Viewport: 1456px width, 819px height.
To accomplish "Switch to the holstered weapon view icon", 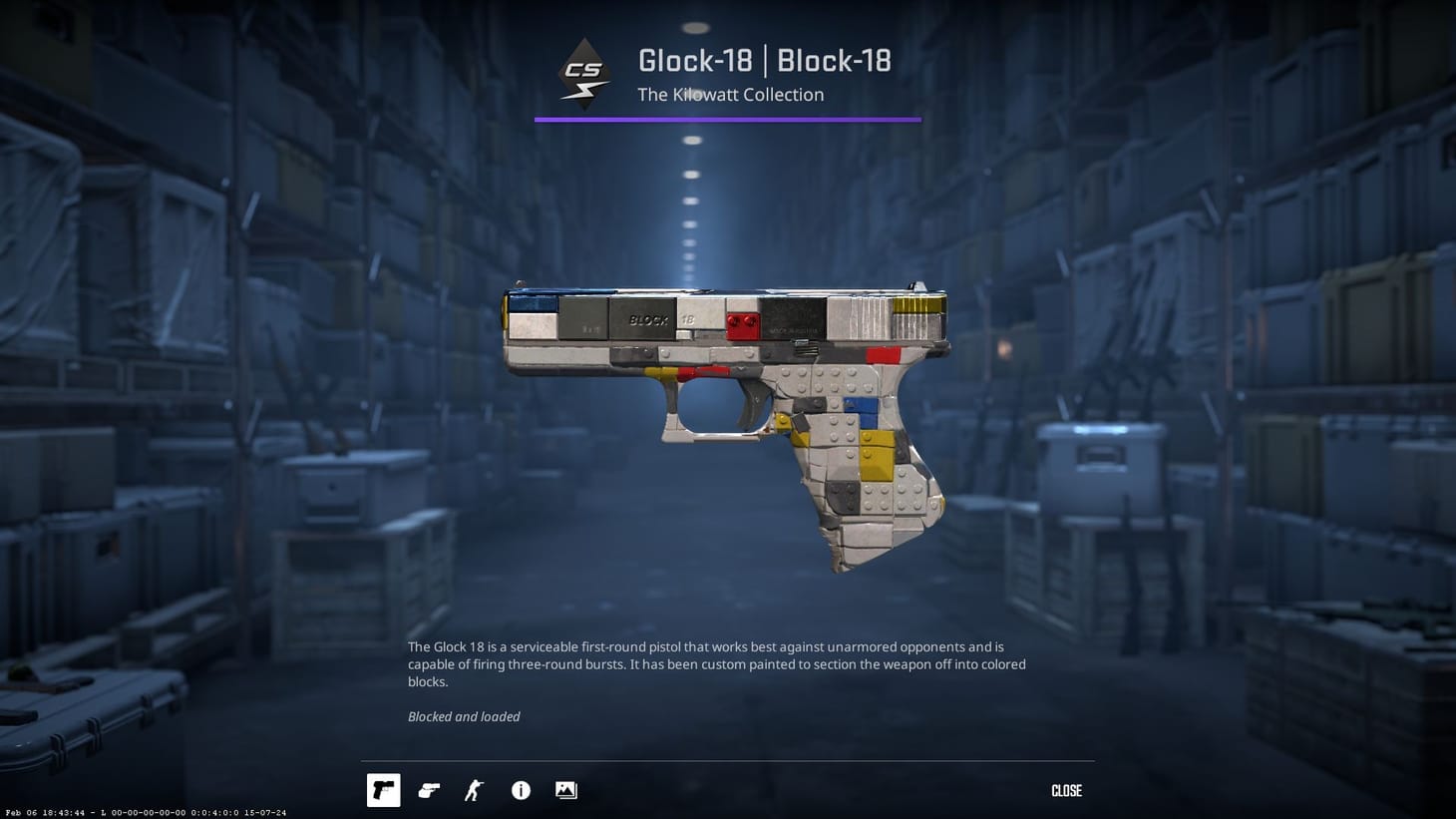I will (429, 790).
